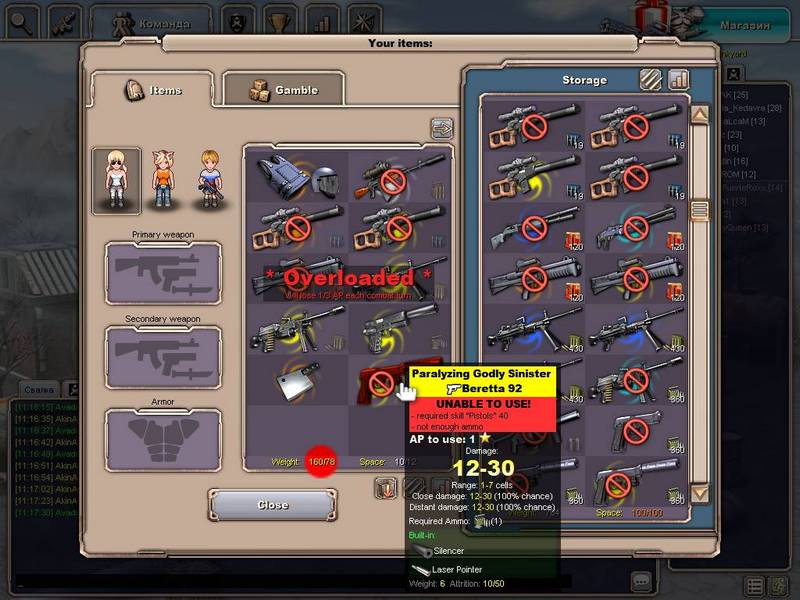
Task: Click the arrow button above the inventory grid
Action: click(x=441, y=128)
